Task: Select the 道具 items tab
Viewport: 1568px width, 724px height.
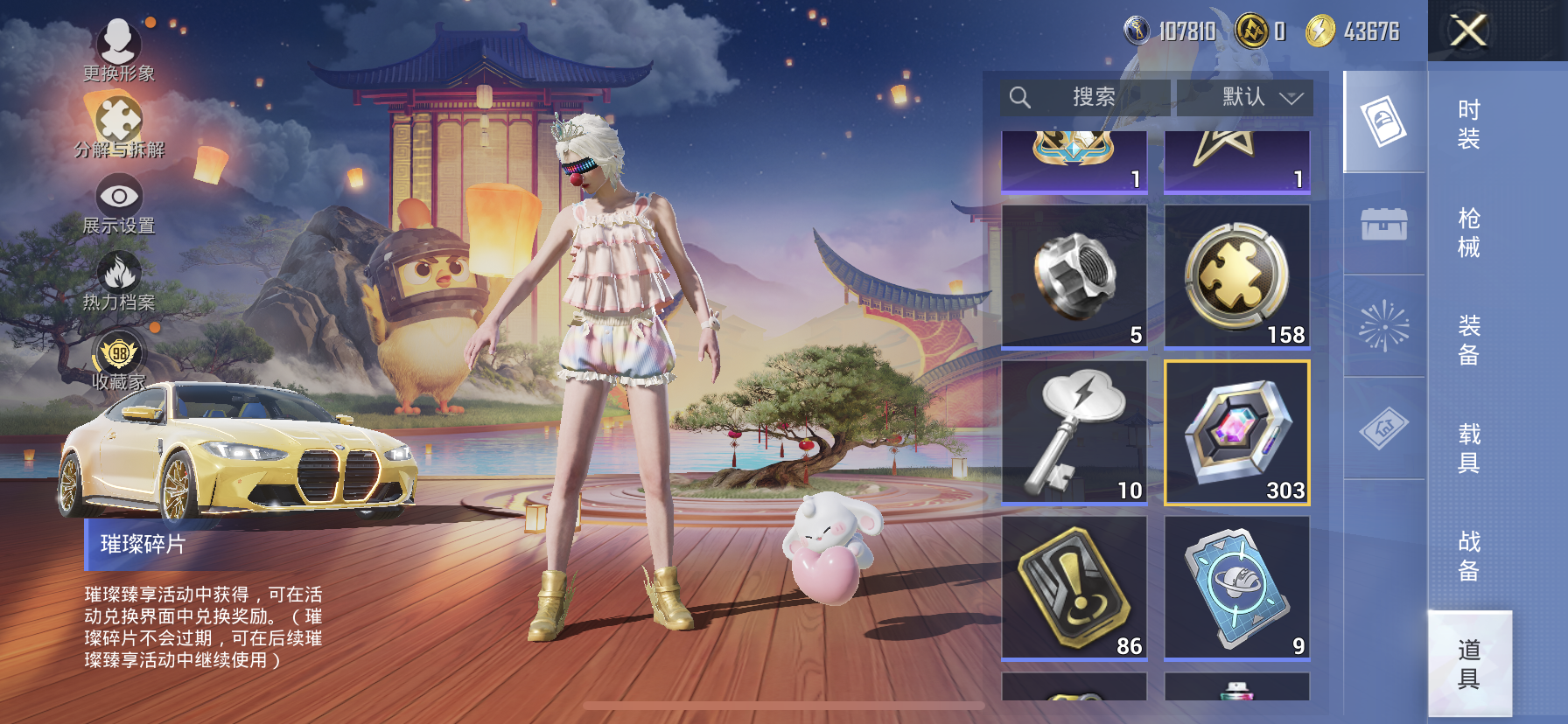Action: (1469, 664)
